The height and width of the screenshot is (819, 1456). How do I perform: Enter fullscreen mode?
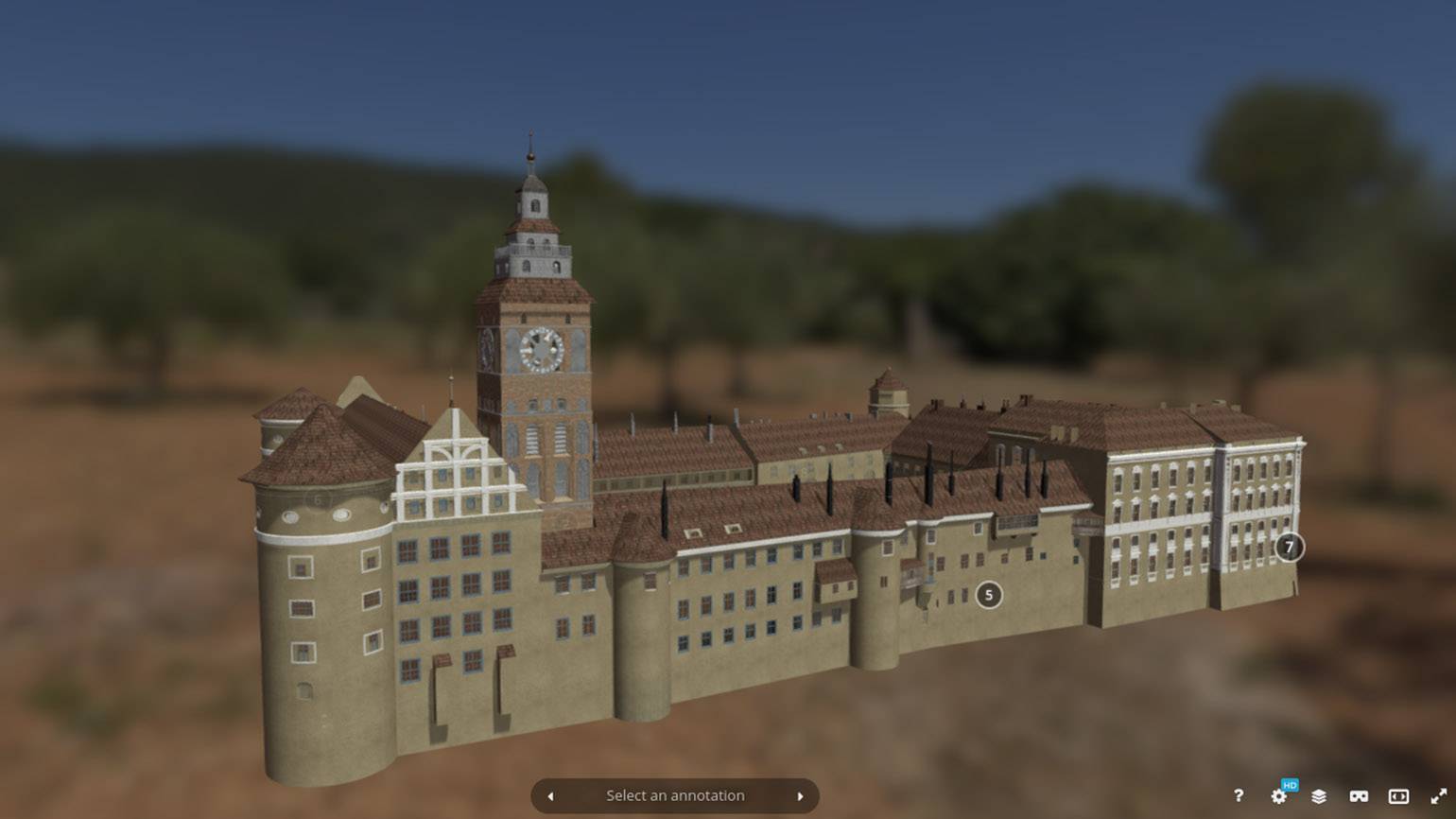pyautogui.click(x=1438, y=796)
